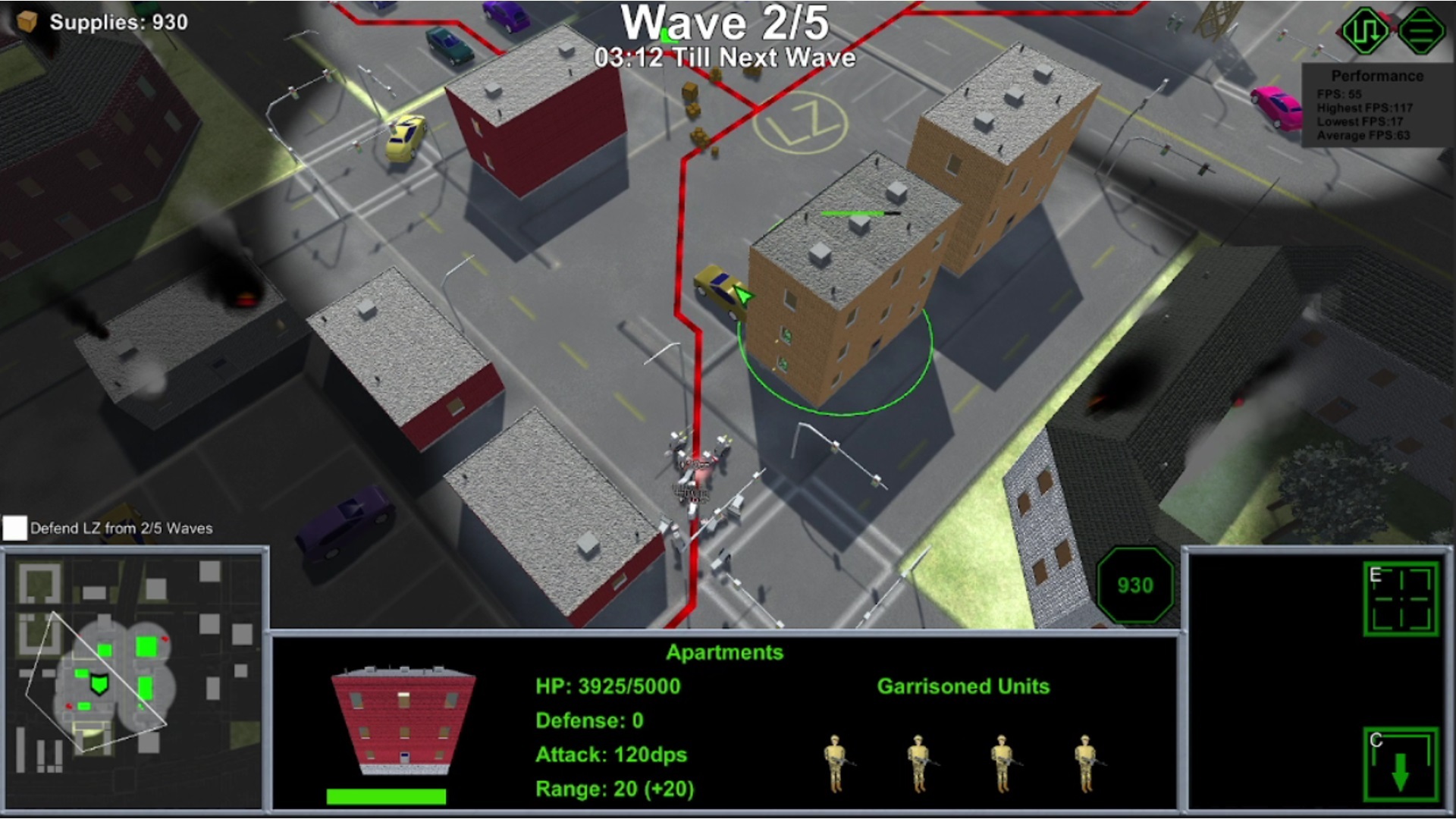Screen dimensions: 1456x819
Task: Click the Apartments title in info panel
Action: pyautogui.click(x=724, y=653)
